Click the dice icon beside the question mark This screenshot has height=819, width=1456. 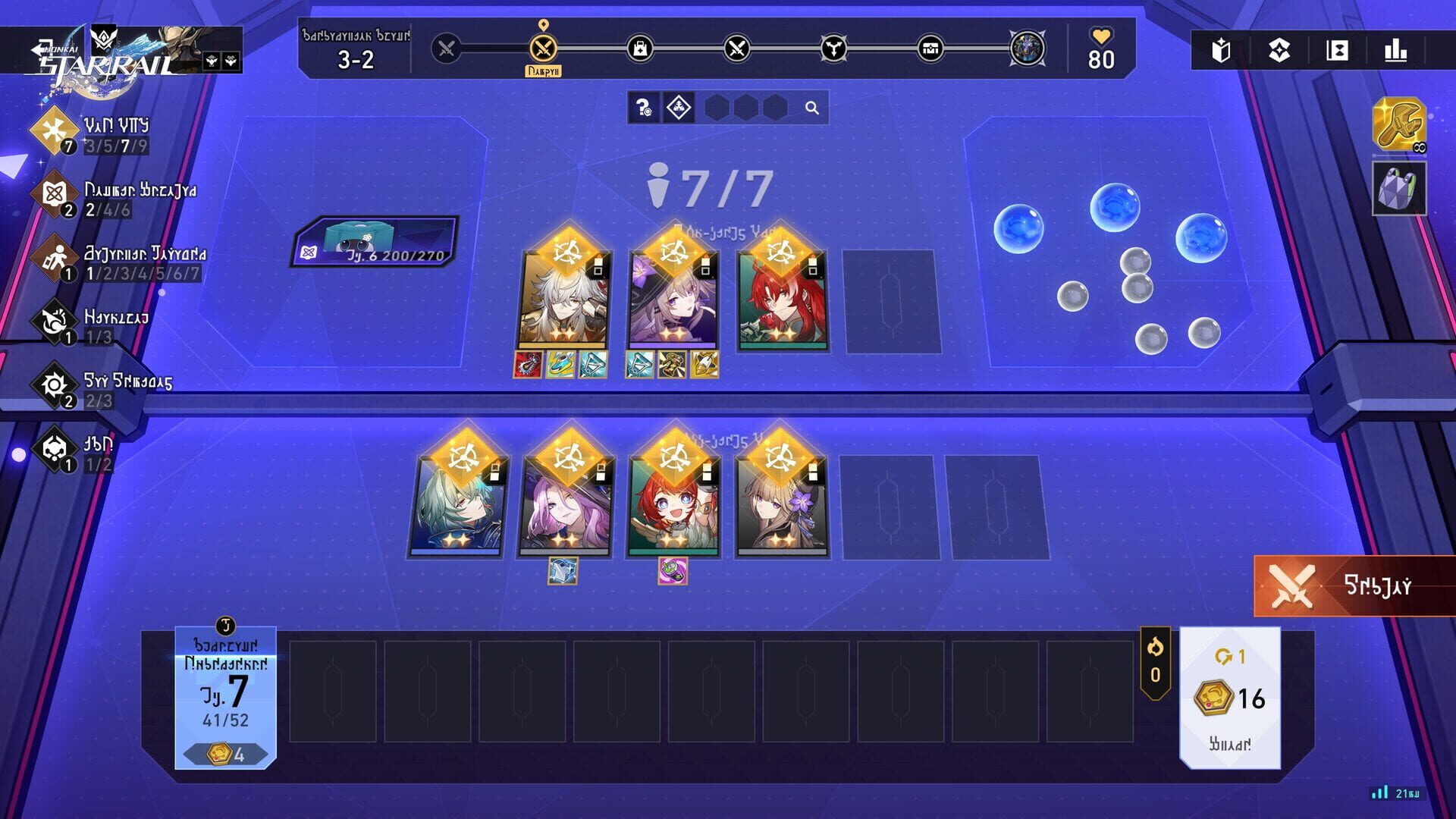(677, 108)
